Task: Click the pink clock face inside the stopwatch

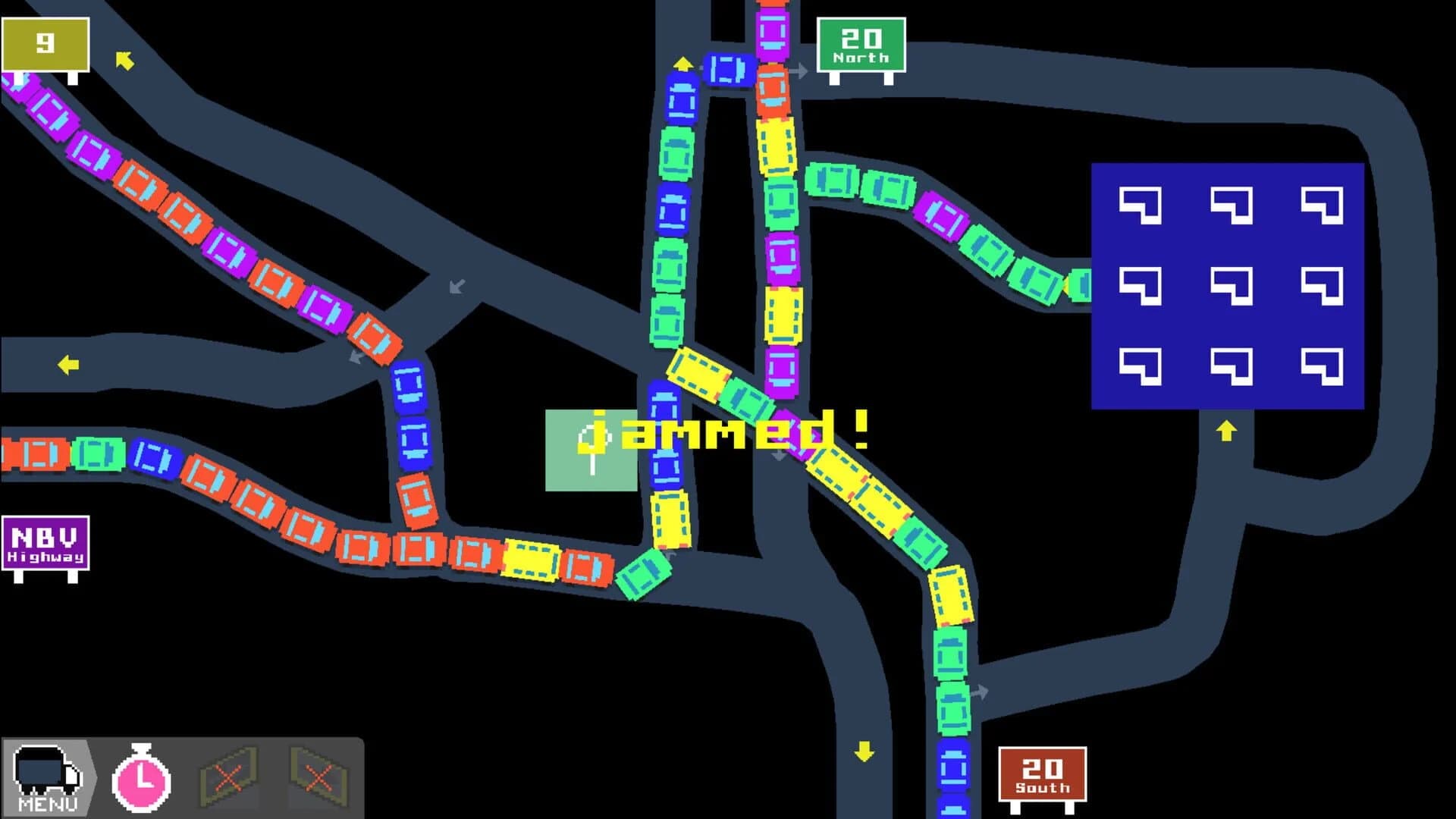Action: (140, 783)
